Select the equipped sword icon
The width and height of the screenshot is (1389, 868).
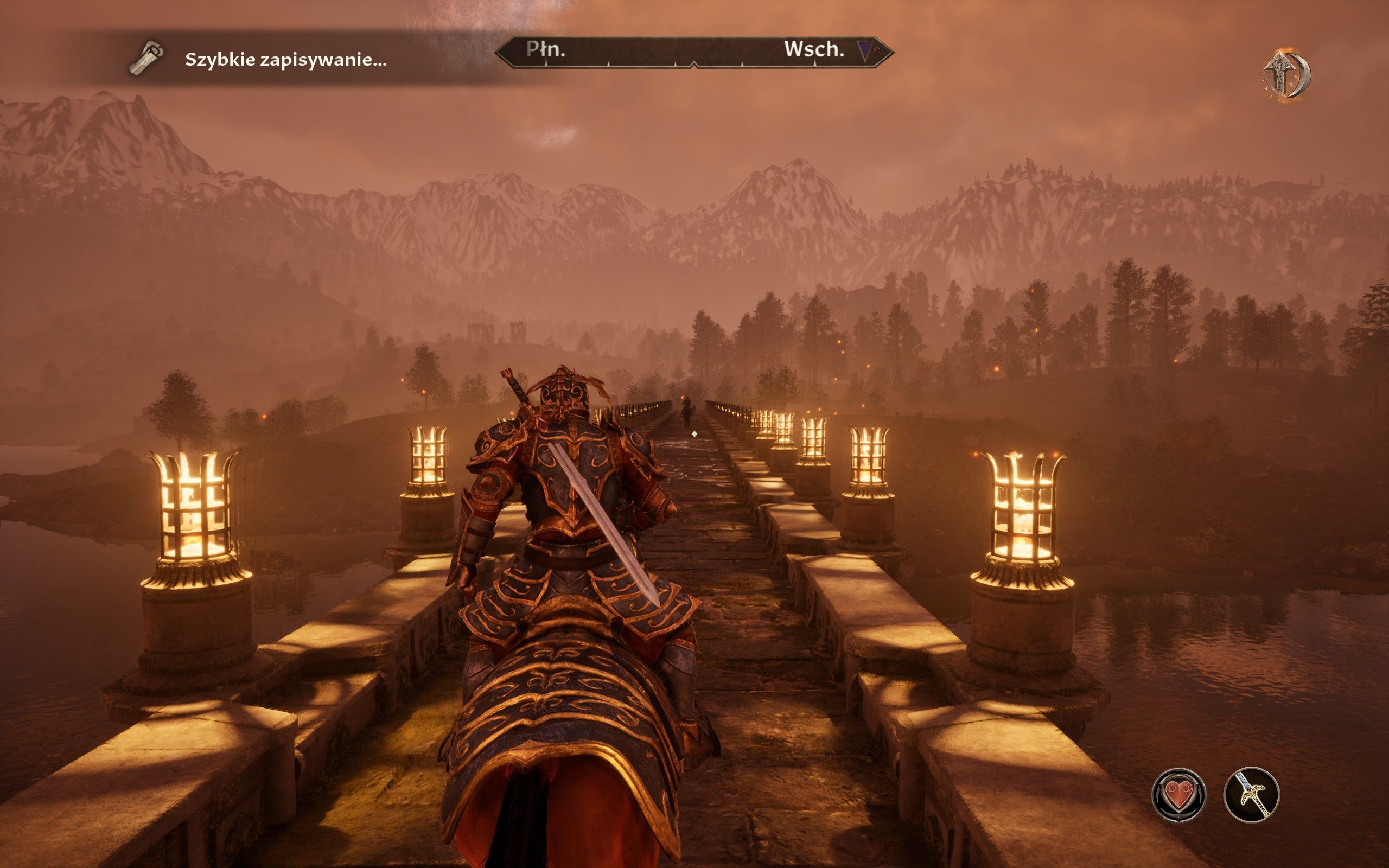(x=1251, y=795)
